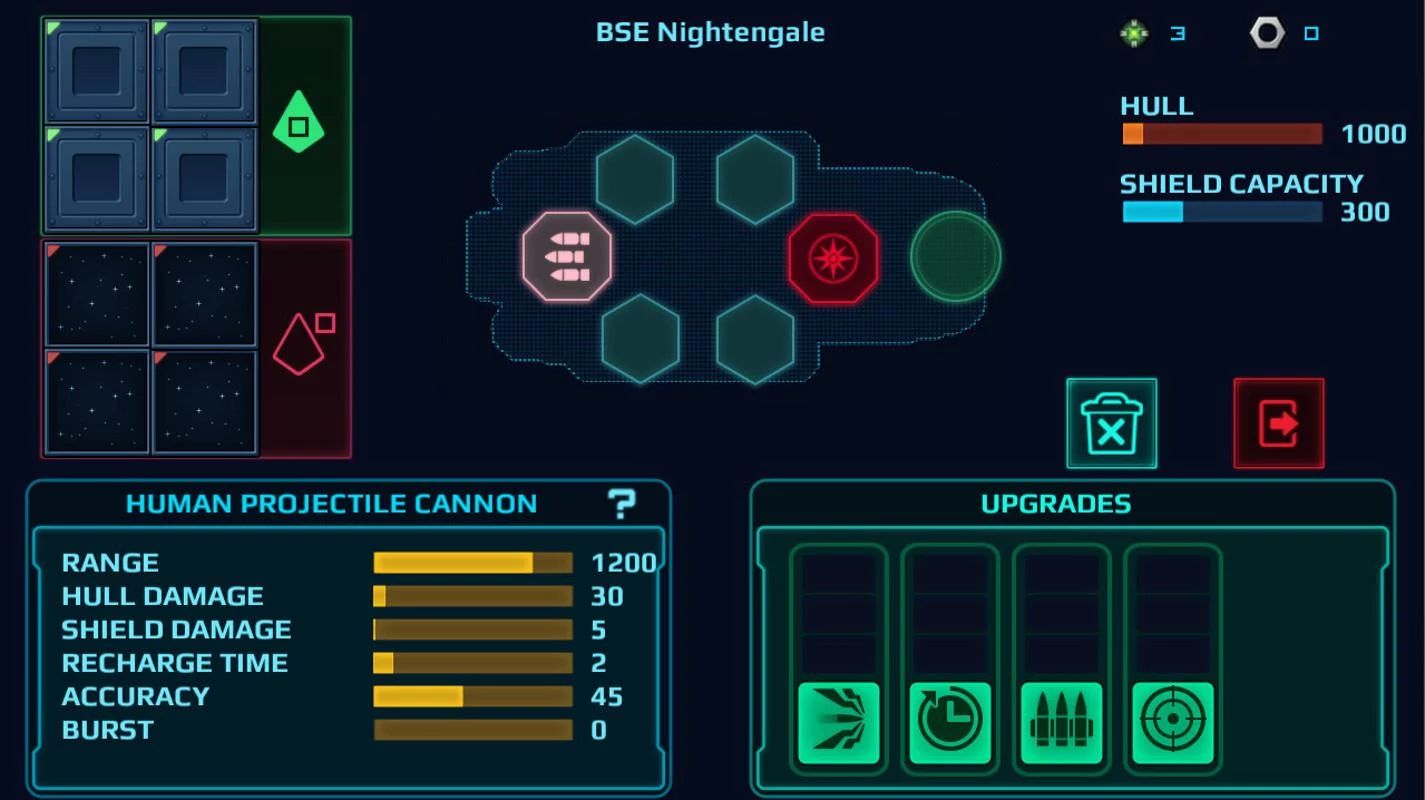1425x800 pixels.
Task: Click the HULL health bar
Action: point(1222,134)
